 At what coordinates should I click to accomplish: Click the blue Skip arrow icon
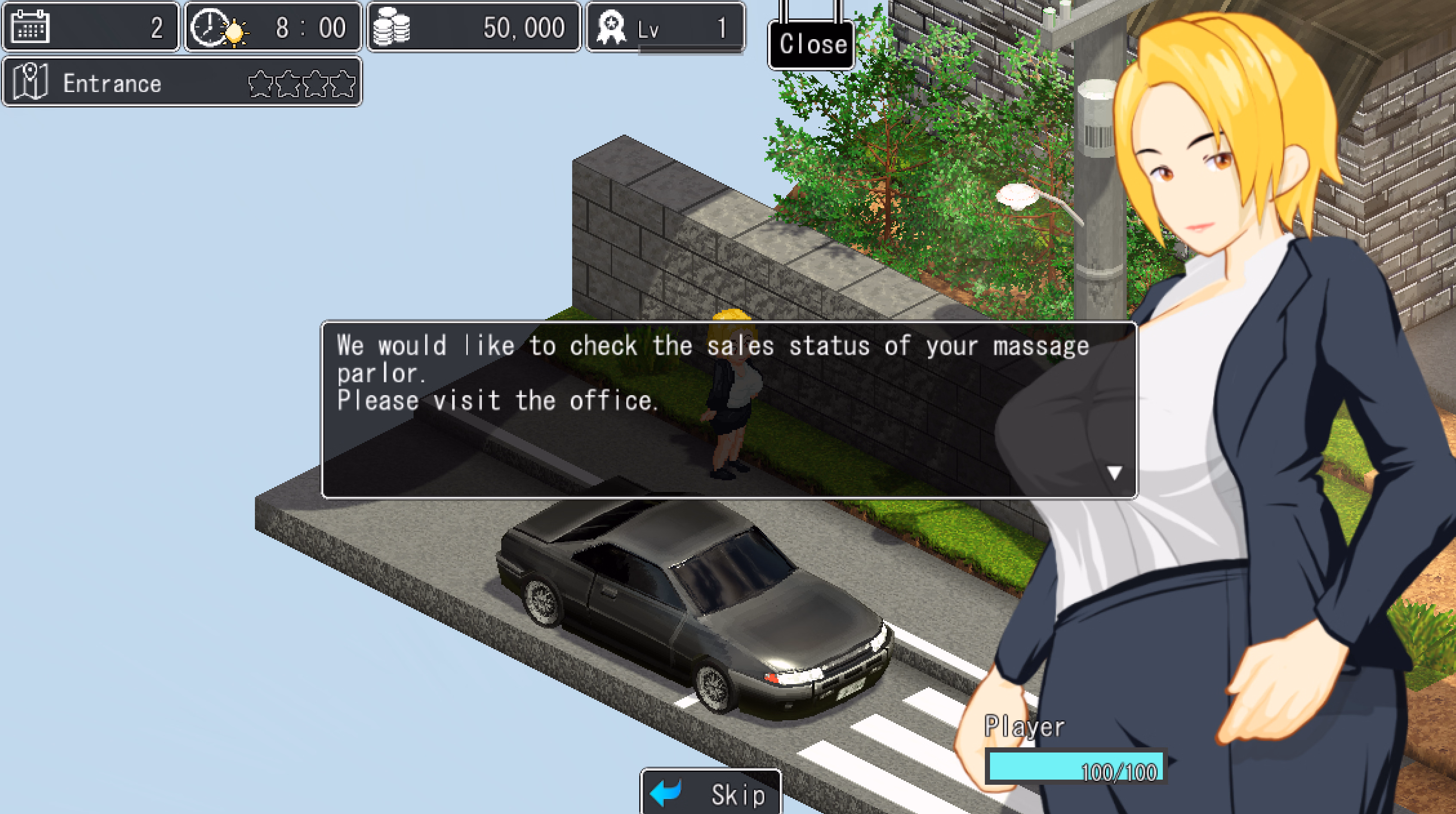tap(665, 792)
